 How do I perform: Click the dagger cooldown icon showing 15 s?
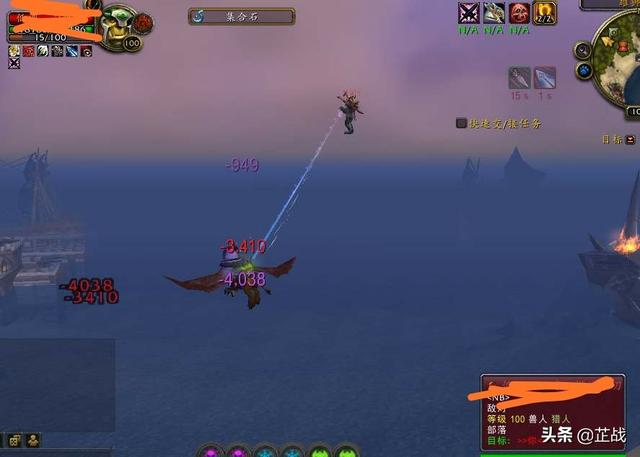click(x=519, y=78)
